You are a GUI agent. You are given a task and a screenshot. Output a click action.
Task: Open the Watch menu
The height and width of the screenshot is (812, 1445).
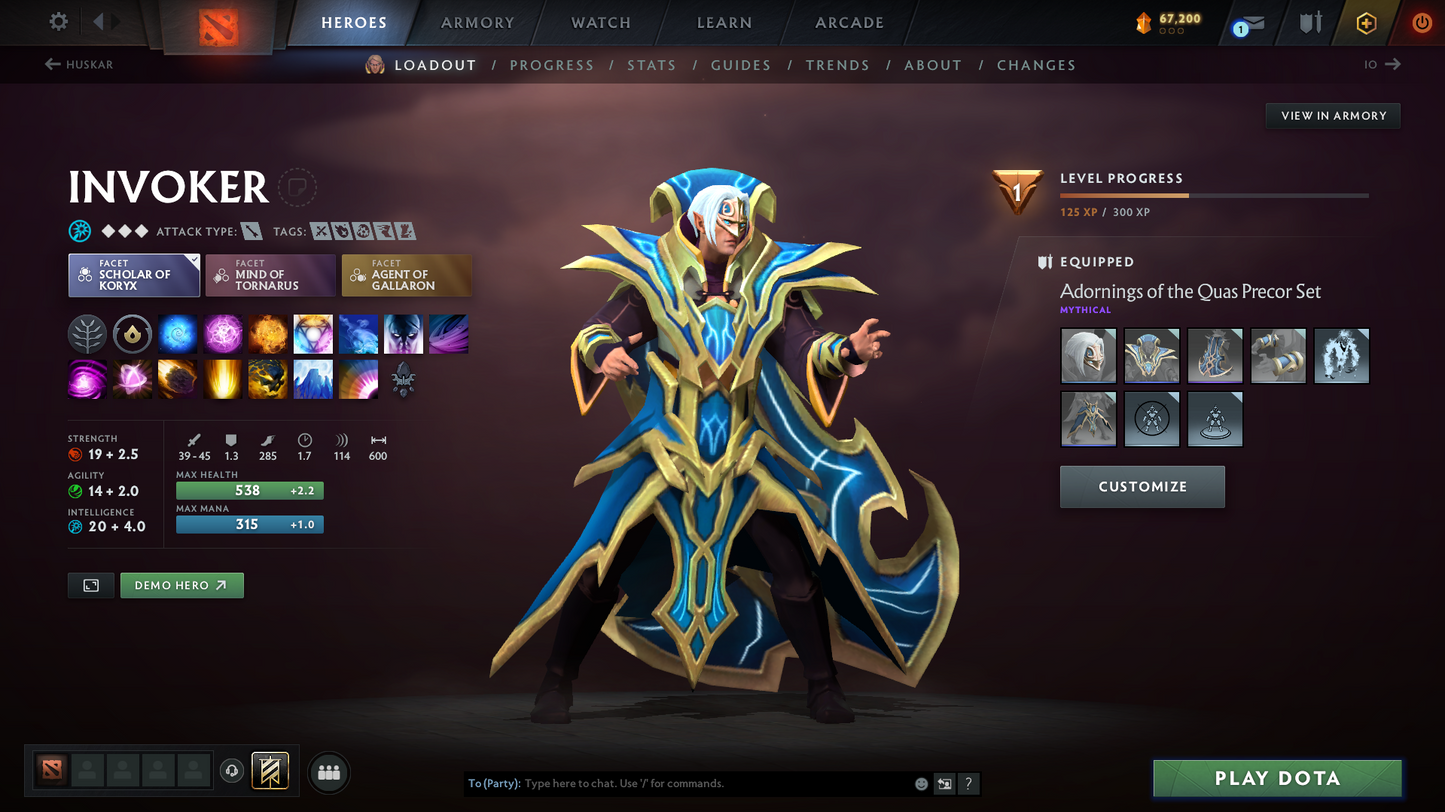pyautogui.click(x=600, y=22)
